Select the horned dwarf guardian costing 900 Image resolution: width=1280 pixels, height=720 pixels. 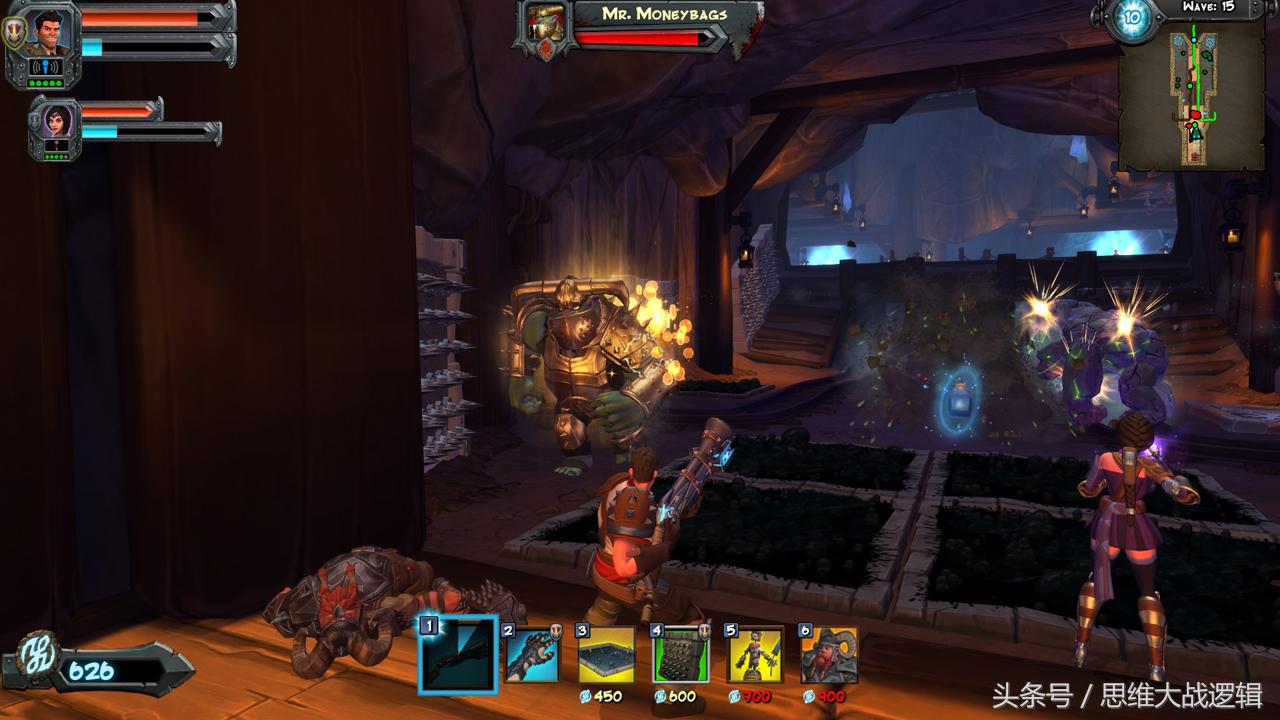click(x=829, y=655)
